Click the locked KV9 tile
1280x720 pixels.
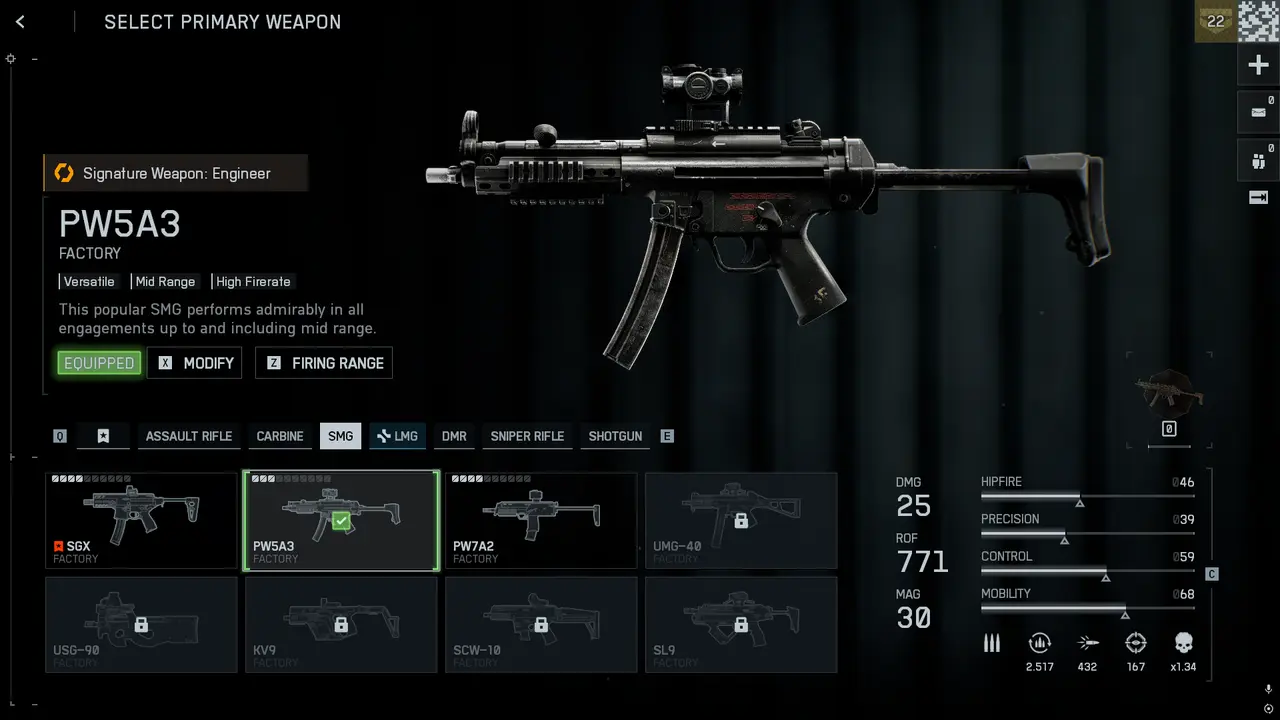[341, 624]
